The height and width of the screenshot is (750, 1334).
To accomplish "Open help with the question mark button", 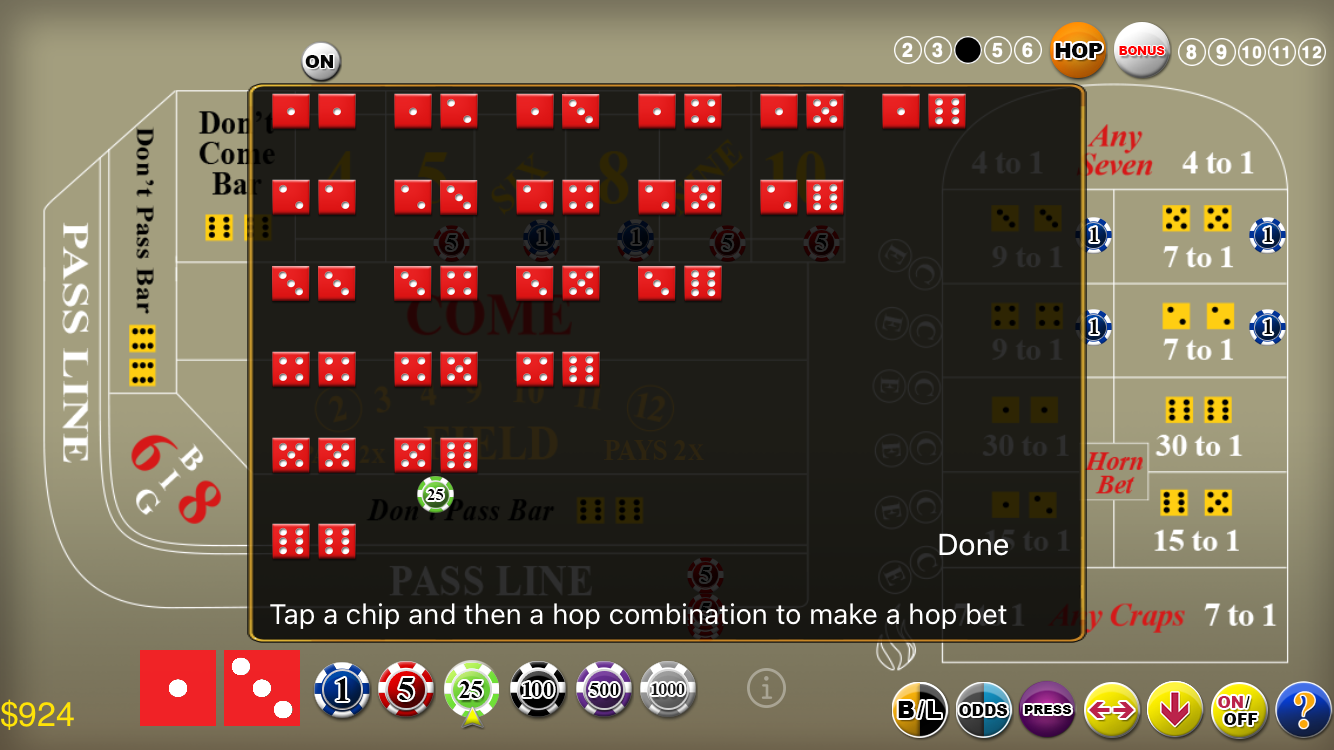I will (x=1303, y=709).
